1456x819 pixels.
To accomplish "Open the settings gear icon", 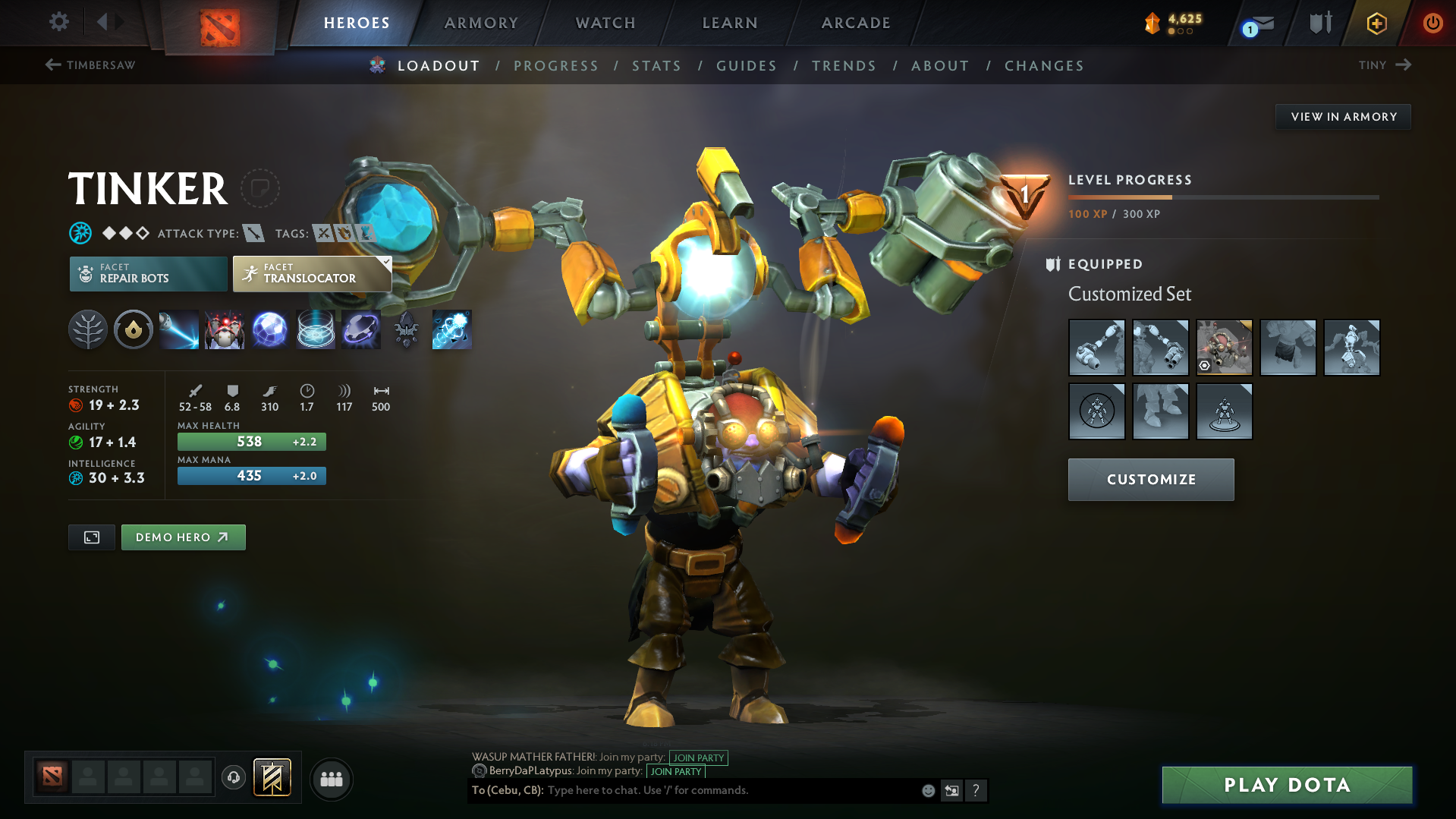I will (x=58, y=22).
